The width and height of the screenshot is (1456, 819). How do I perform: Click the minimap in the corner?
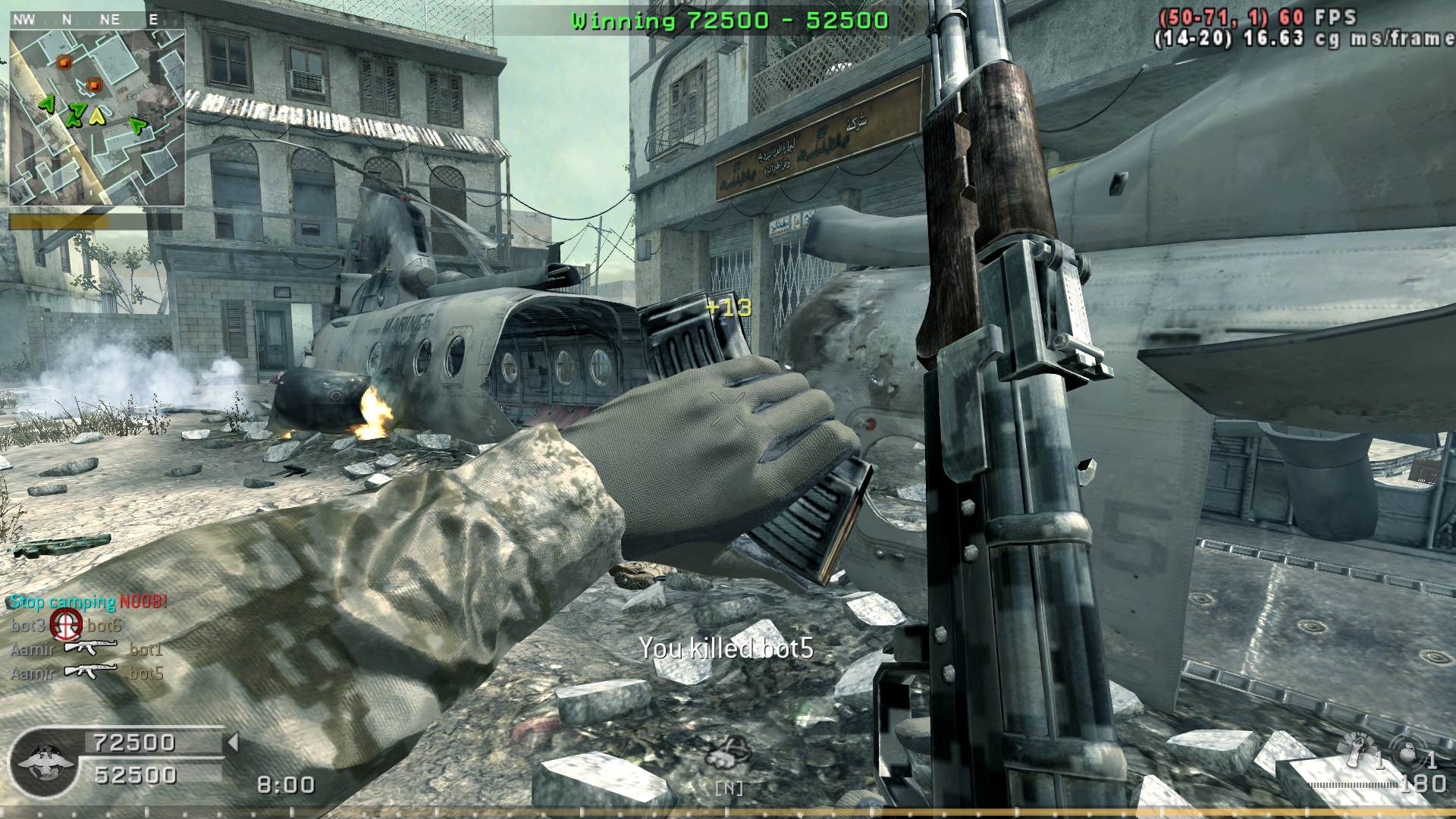[97, 118]
